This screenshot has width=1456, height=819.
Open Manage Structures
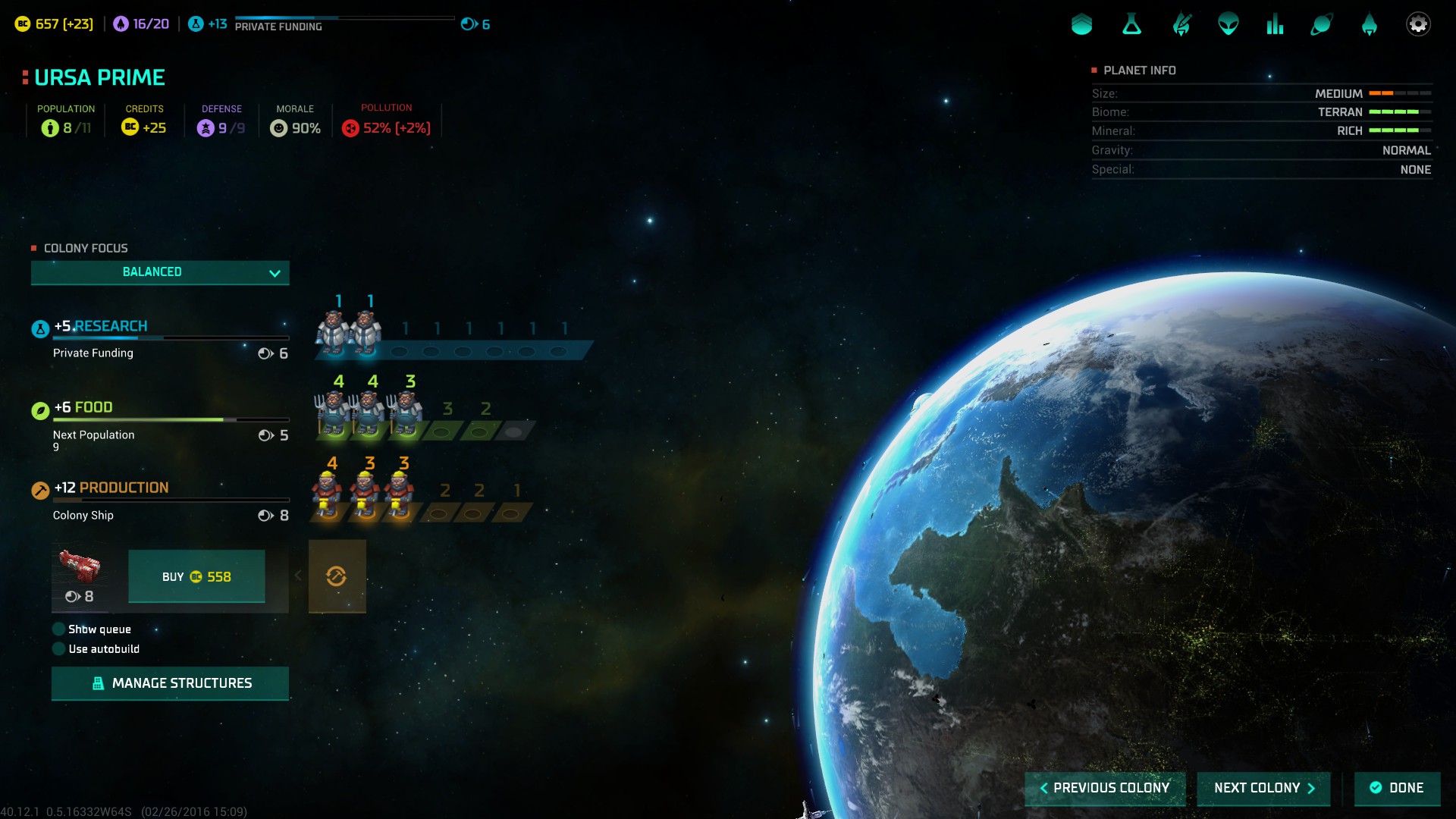point(170,683)
